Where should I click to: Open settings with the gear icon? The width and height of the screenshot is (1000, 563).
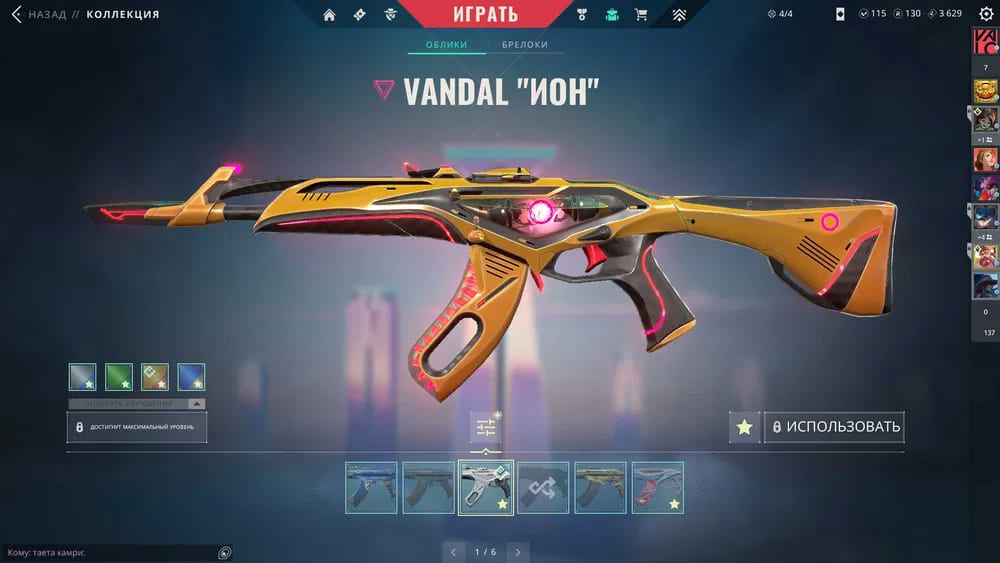(986, 14)
